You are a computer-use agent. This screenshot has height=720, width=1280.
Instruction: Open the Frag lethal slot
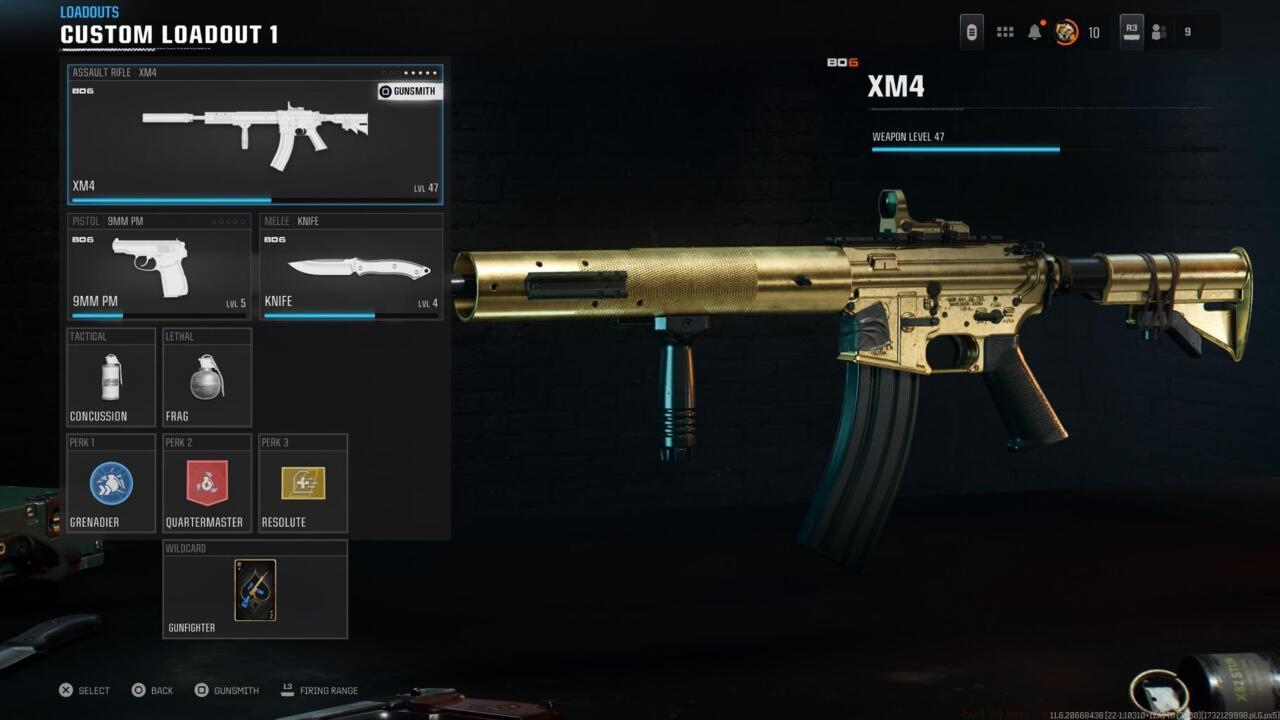point(207,377)
